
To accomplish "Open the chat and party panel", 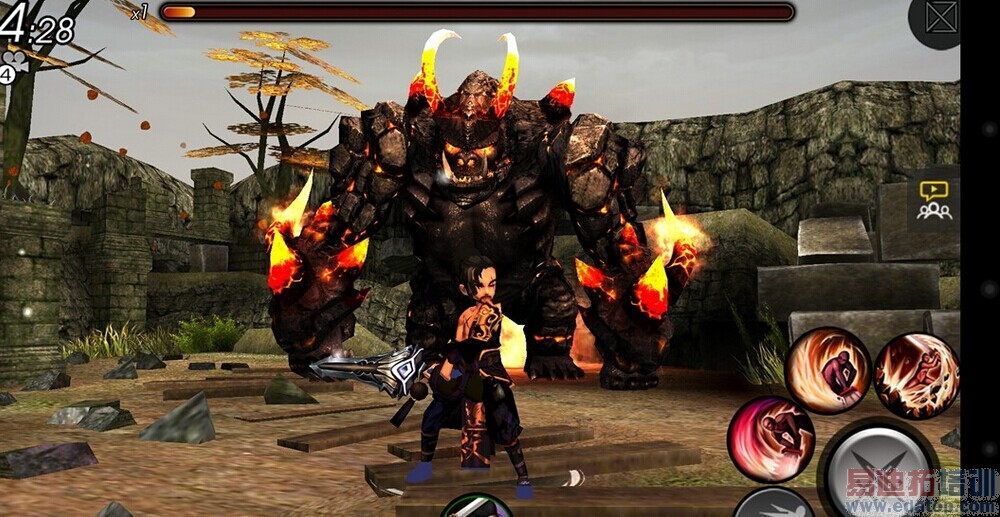I will point(934,200).
